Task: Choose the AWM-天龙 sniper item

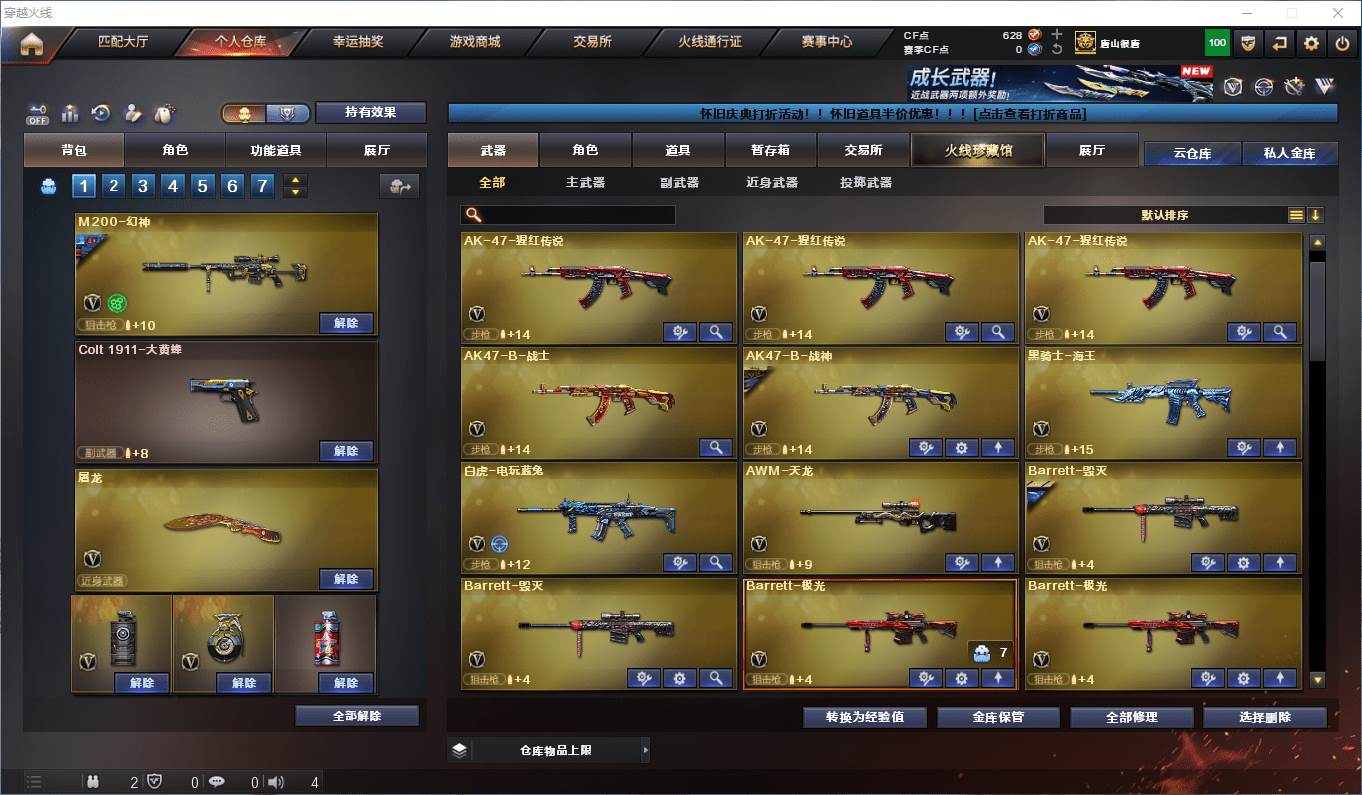Action: tap(880, 516)
